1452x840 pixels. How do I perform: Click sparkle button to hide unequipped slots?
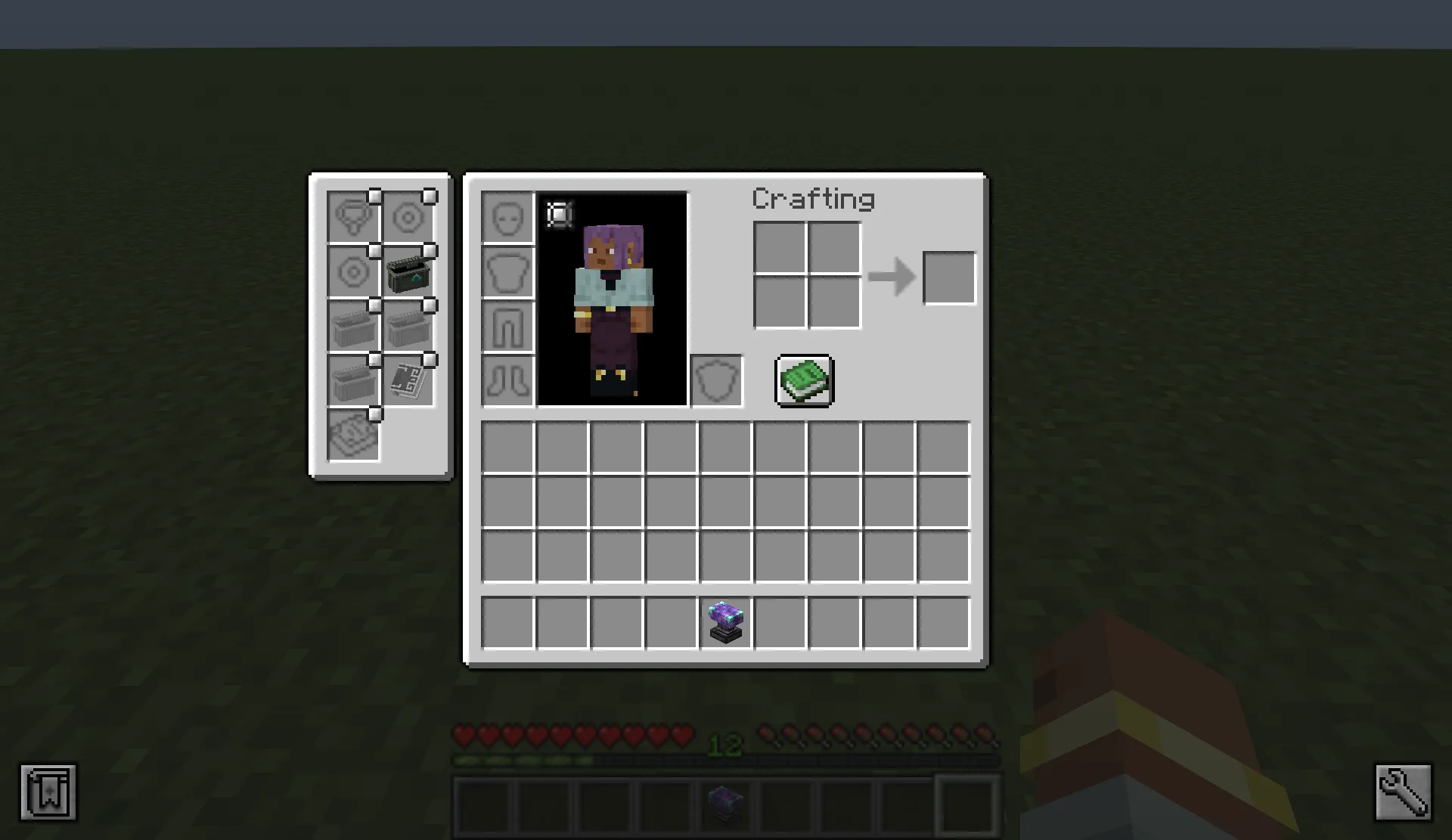pos(558,215)
